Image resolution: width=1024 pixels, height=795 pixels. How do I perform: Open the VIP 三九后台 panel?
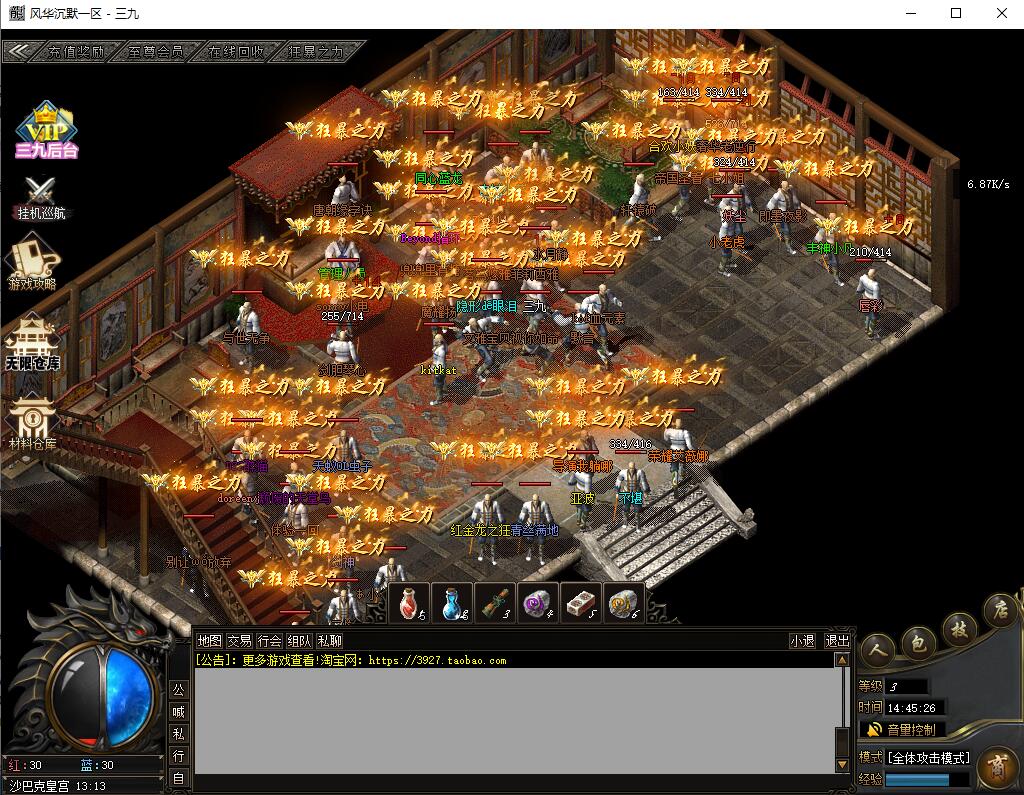pyautogui.click(x=45, y=131)
